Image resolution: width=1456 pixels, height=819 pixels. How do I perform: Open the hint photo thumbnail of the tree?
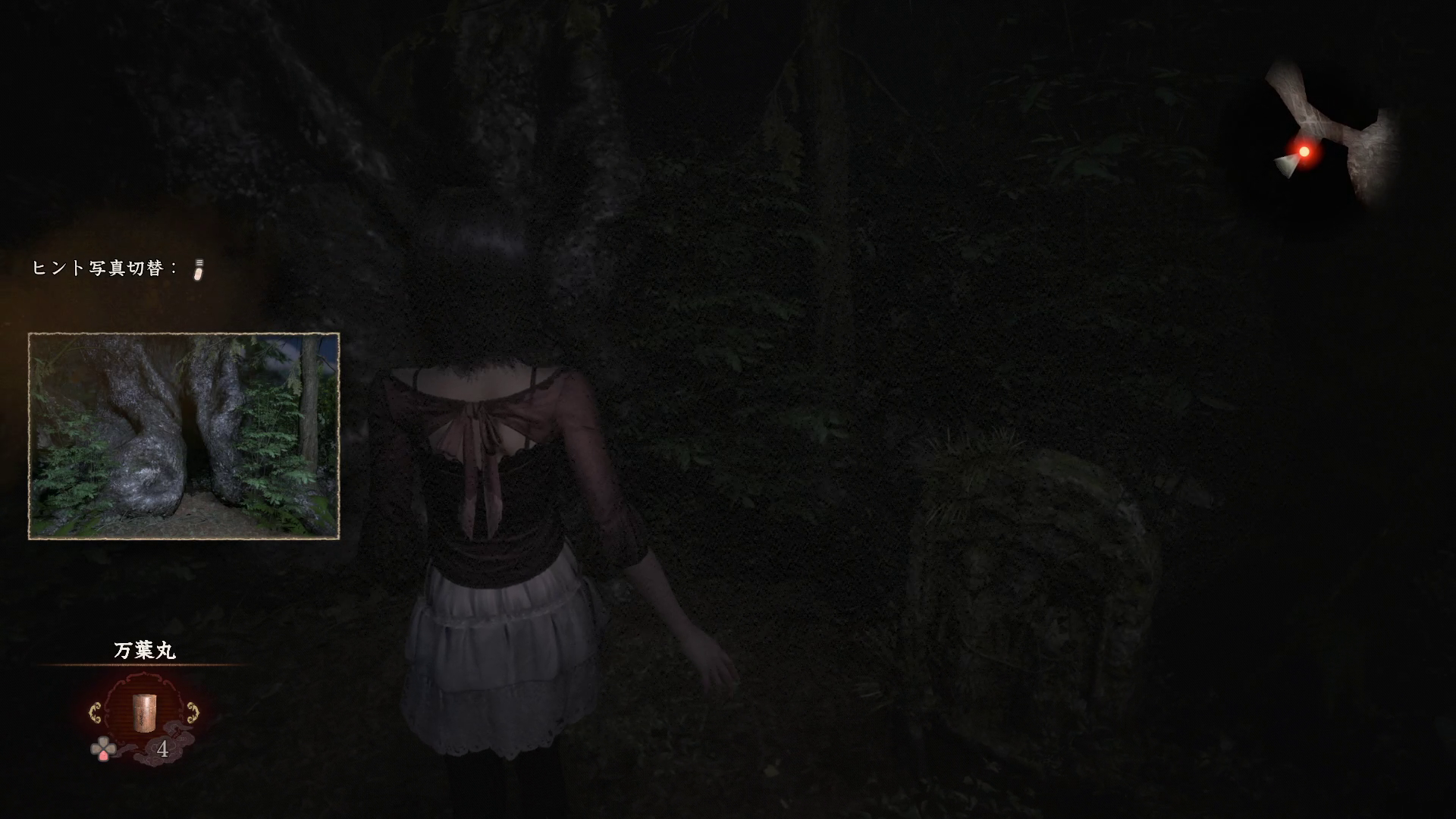(x=184, y=436)
